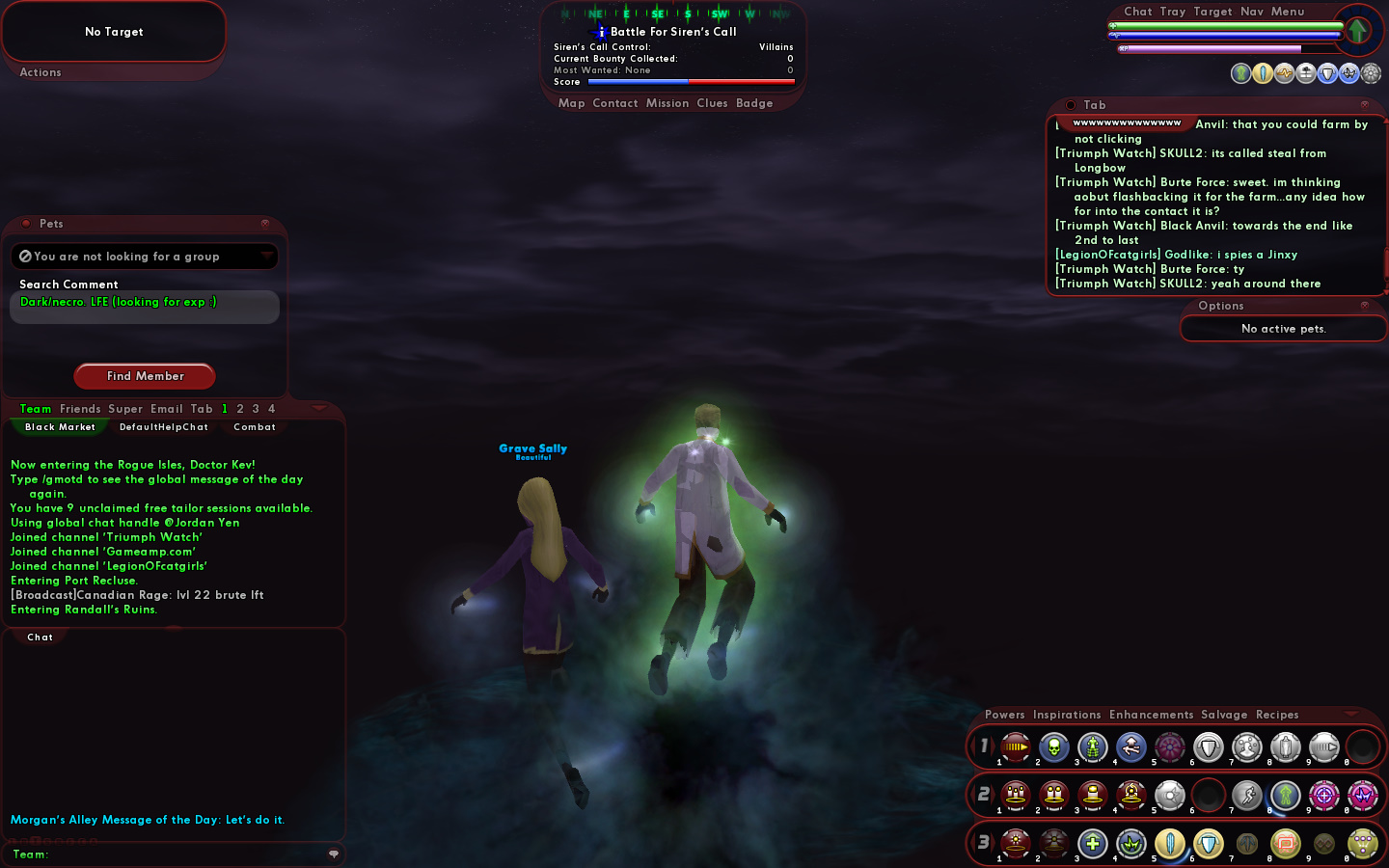Switch to DefaultHelpChat tab

(x=164, y=427)
